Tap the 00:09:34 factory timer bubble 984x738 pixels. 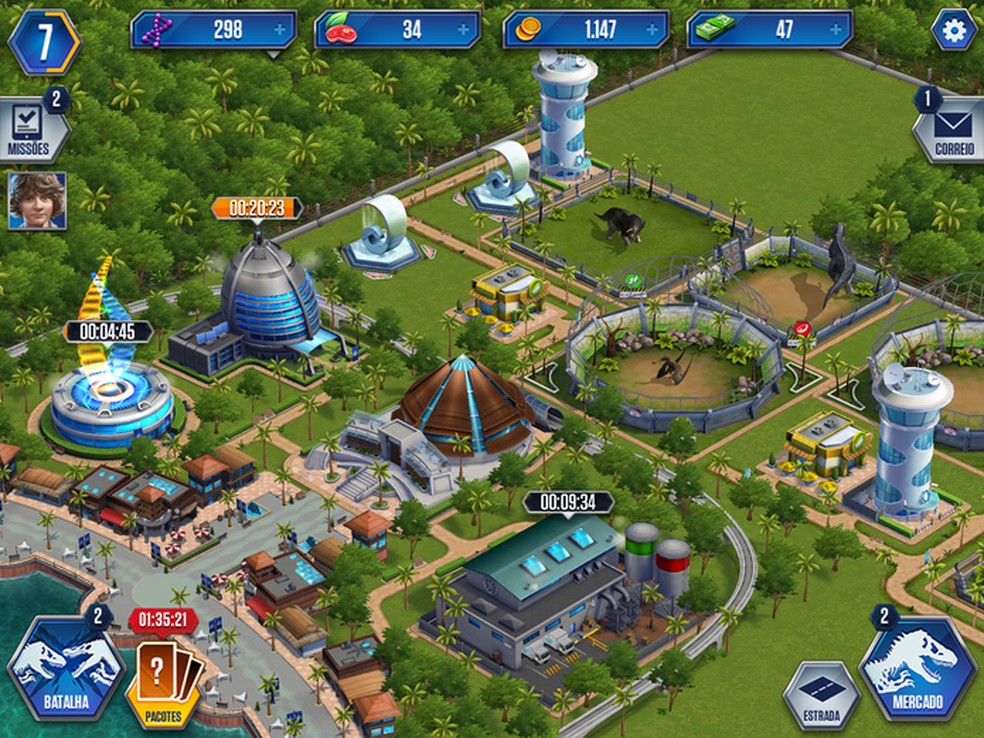click(568, 502)
